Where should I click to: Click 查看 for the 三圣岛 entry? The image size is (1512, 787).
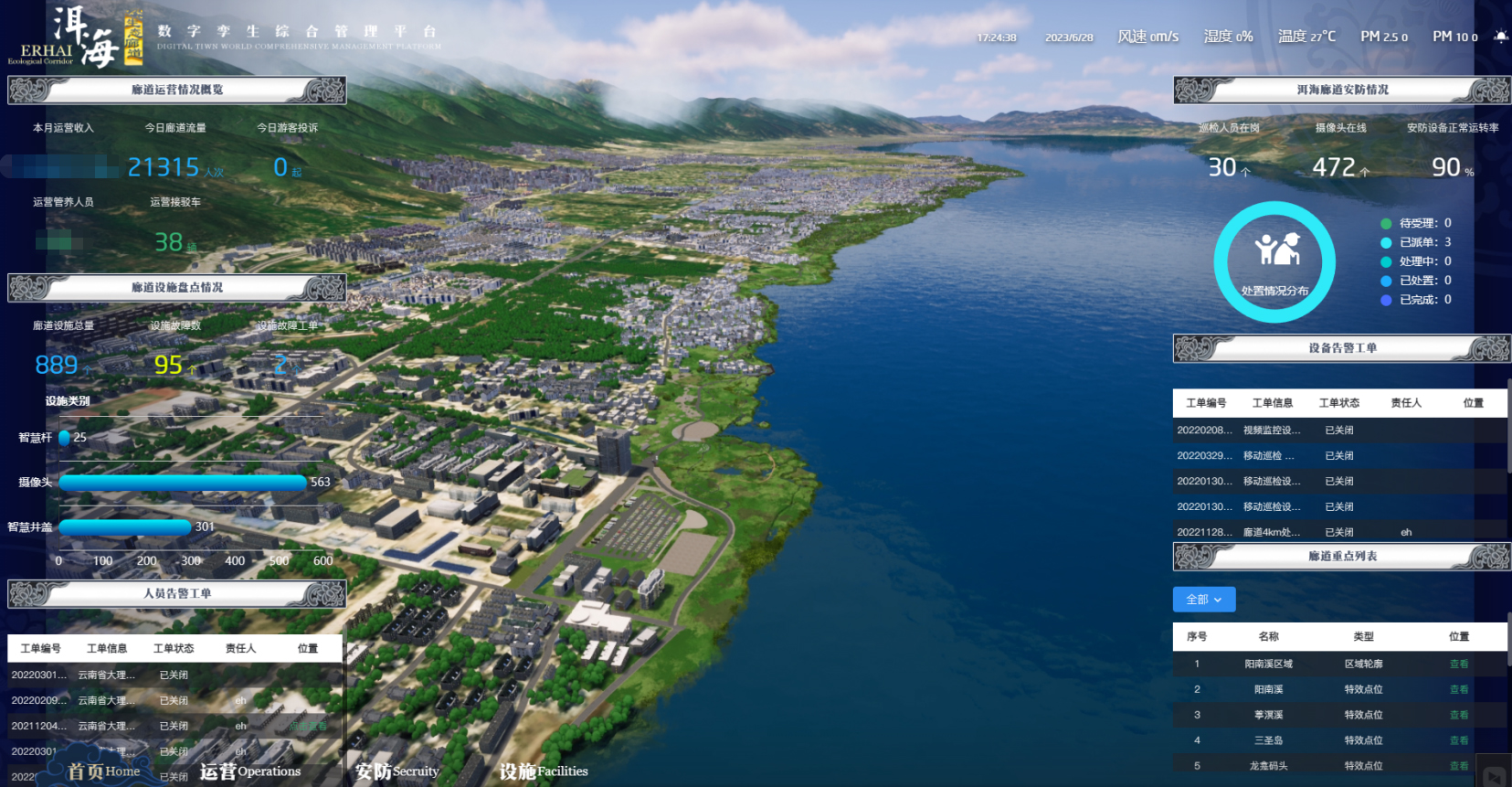(1458, 740)
